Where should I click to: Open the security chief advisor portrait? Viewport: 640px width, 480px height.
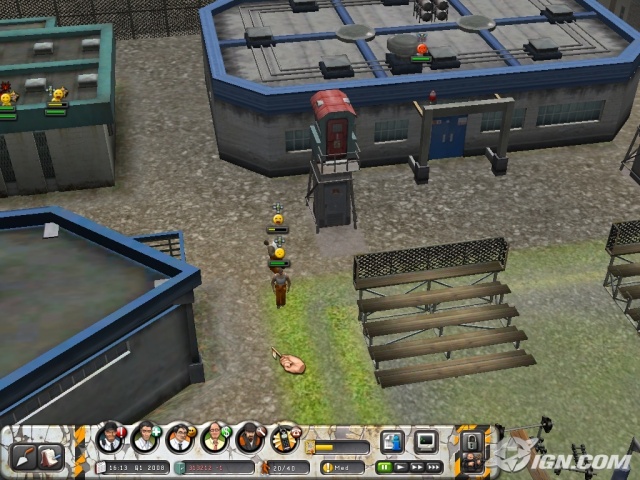point(110,437)
